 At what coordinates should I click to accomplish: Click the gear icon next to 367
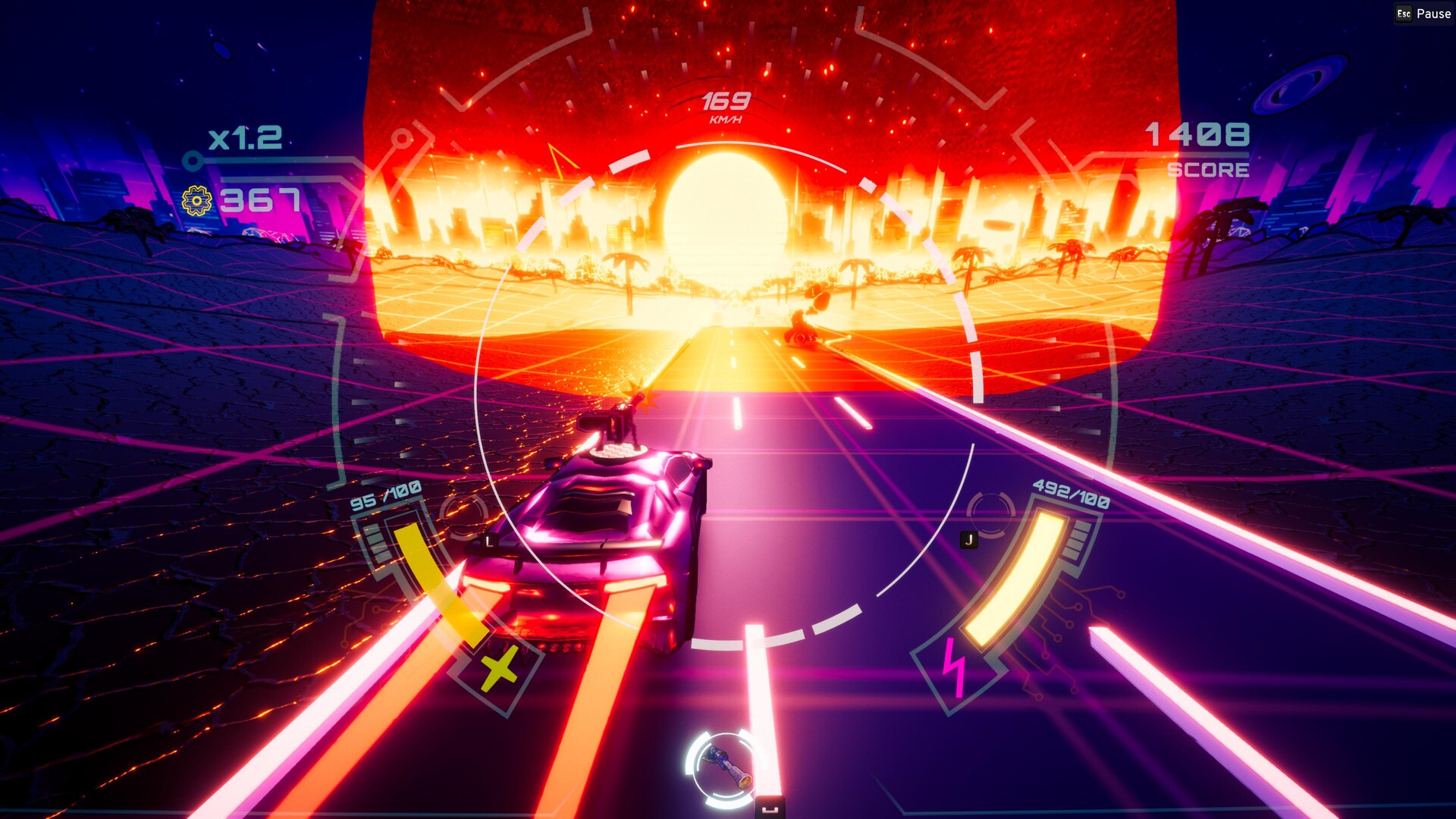[195, 201]
